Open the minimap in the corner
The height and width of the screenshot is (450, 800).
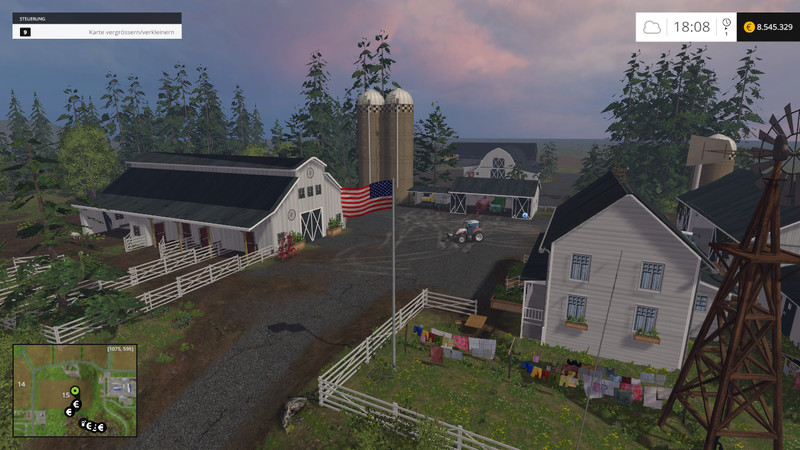(74, 390)
